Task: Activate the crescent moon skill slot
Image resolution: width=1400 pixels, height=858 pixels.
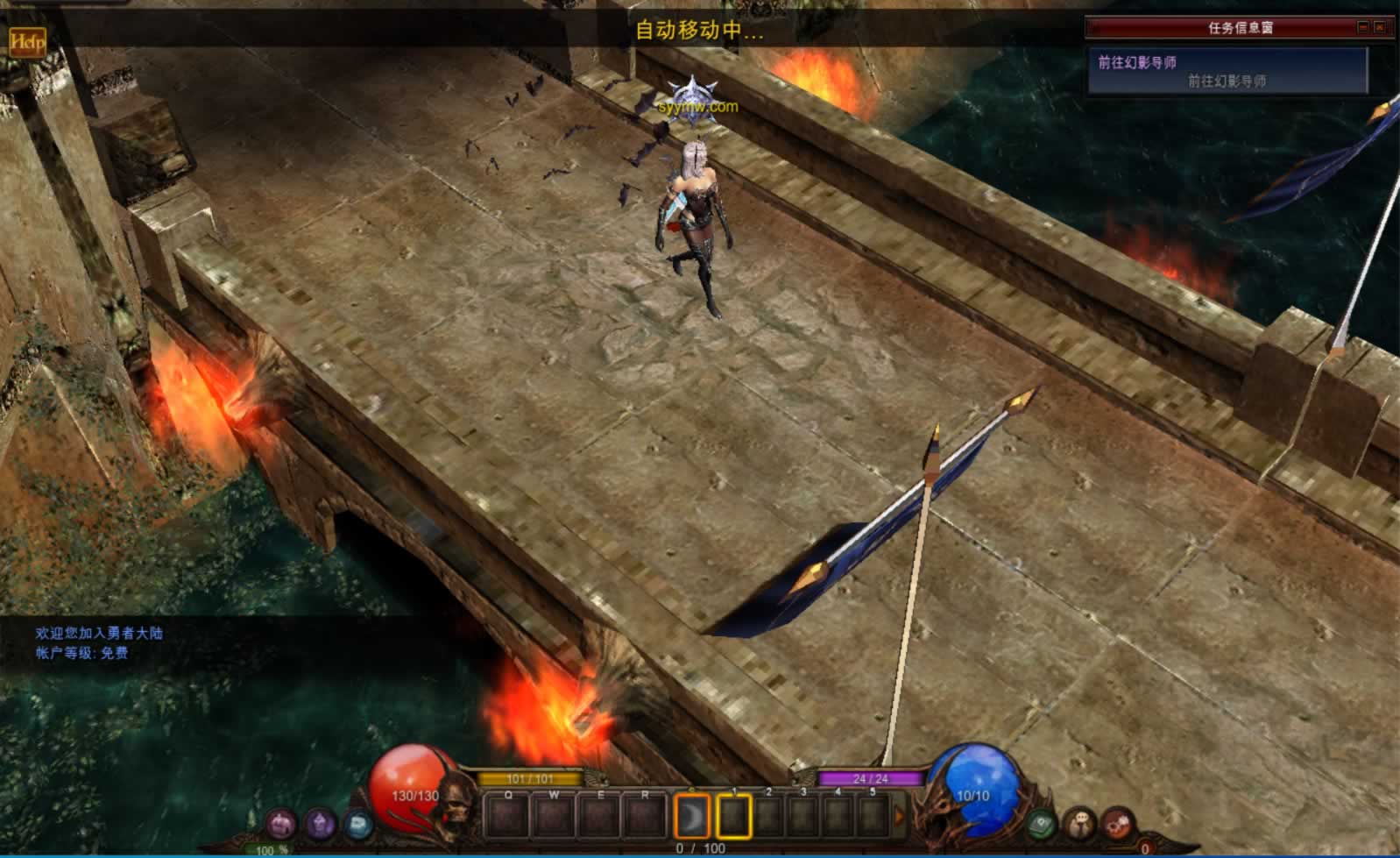Action: pyautogui.click(x=691, y=816)
